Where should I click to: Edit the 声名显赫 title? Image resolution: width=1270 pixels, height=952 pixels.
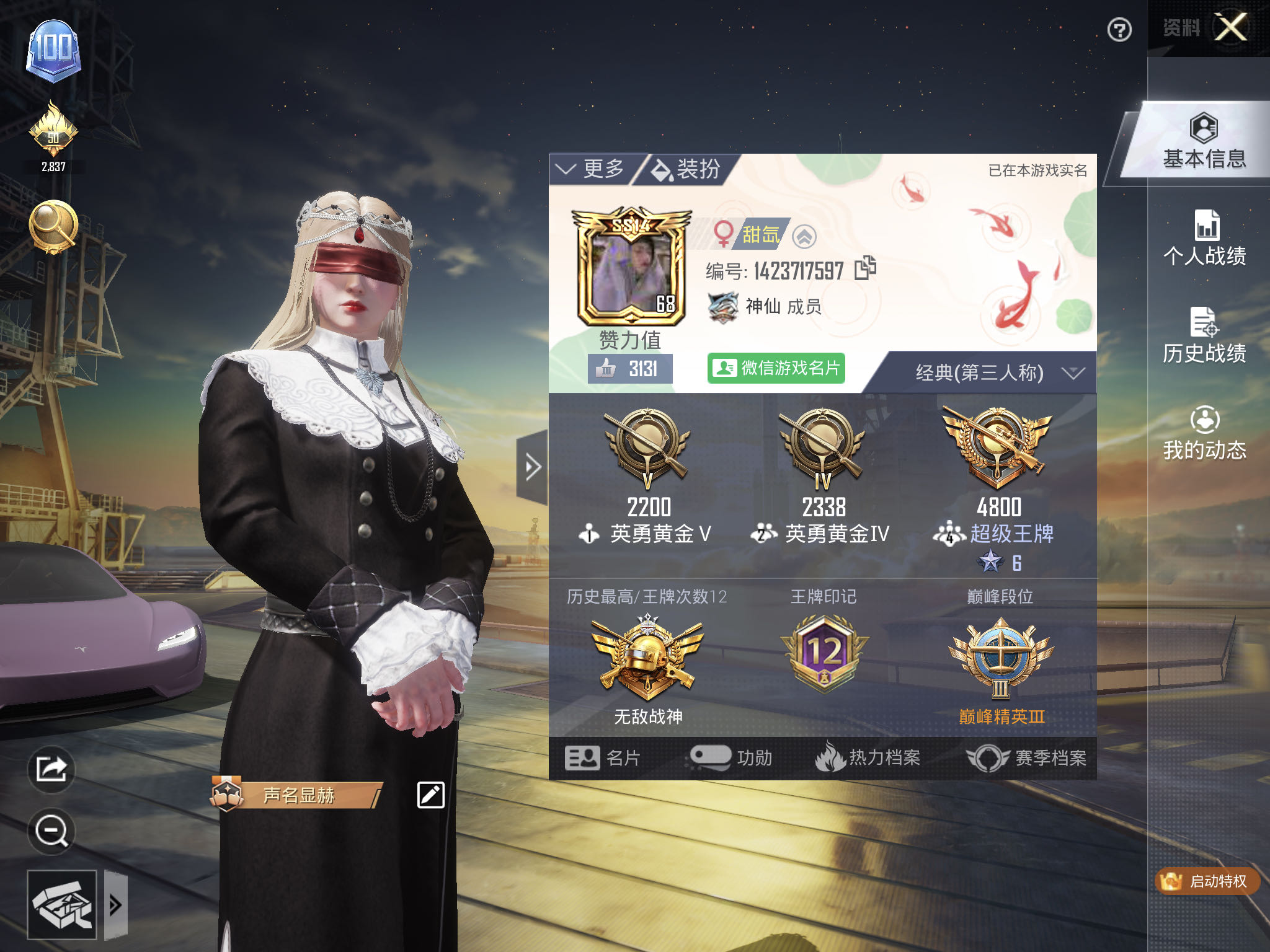430,795
